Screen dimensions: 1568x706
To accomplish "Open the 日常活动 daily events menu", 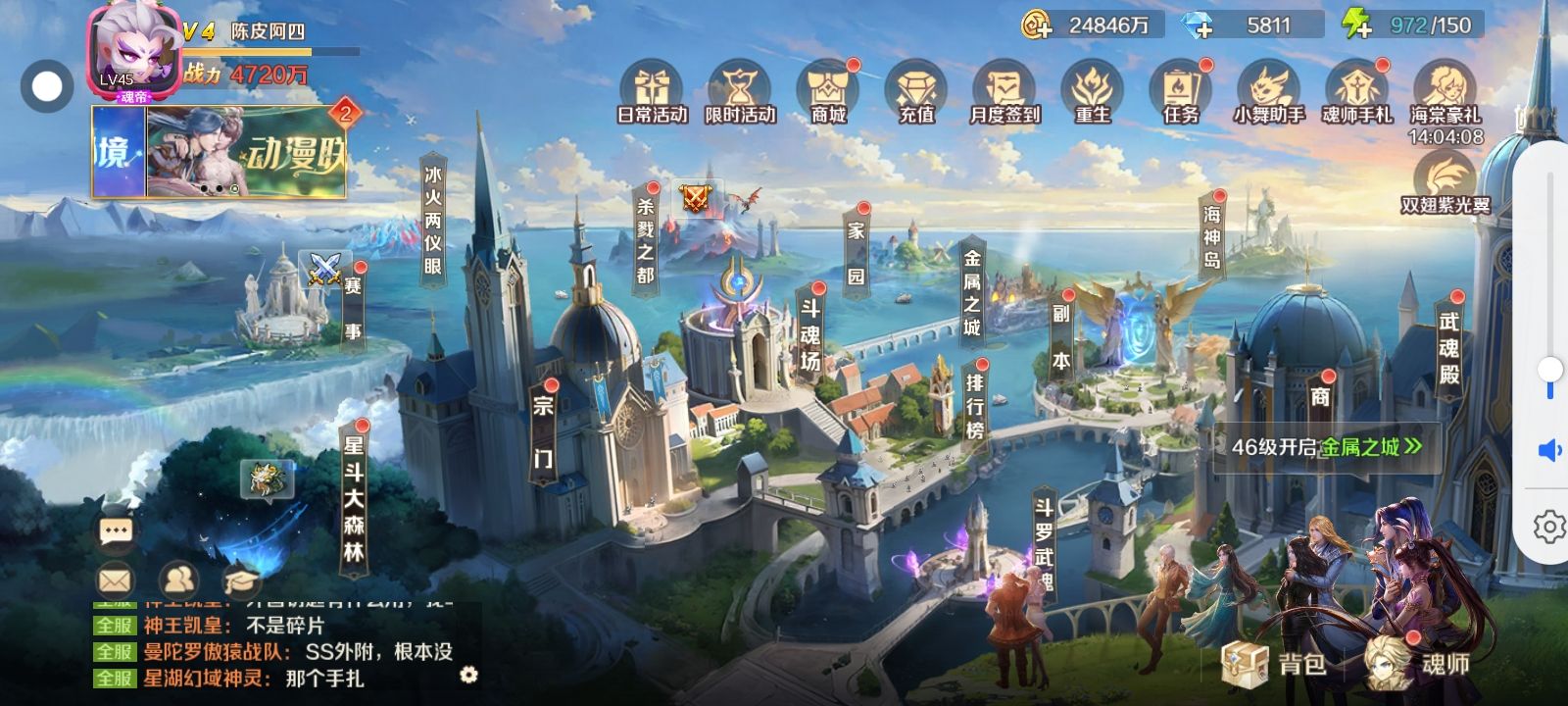I will 652,93.
